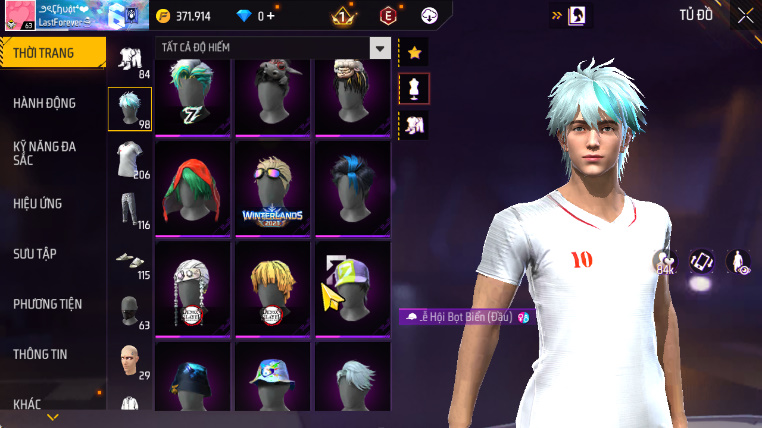Open Kỹ Năng Đa Sắc section
The width and height of the screenshot is (762, 428).
tap(45, 153)
